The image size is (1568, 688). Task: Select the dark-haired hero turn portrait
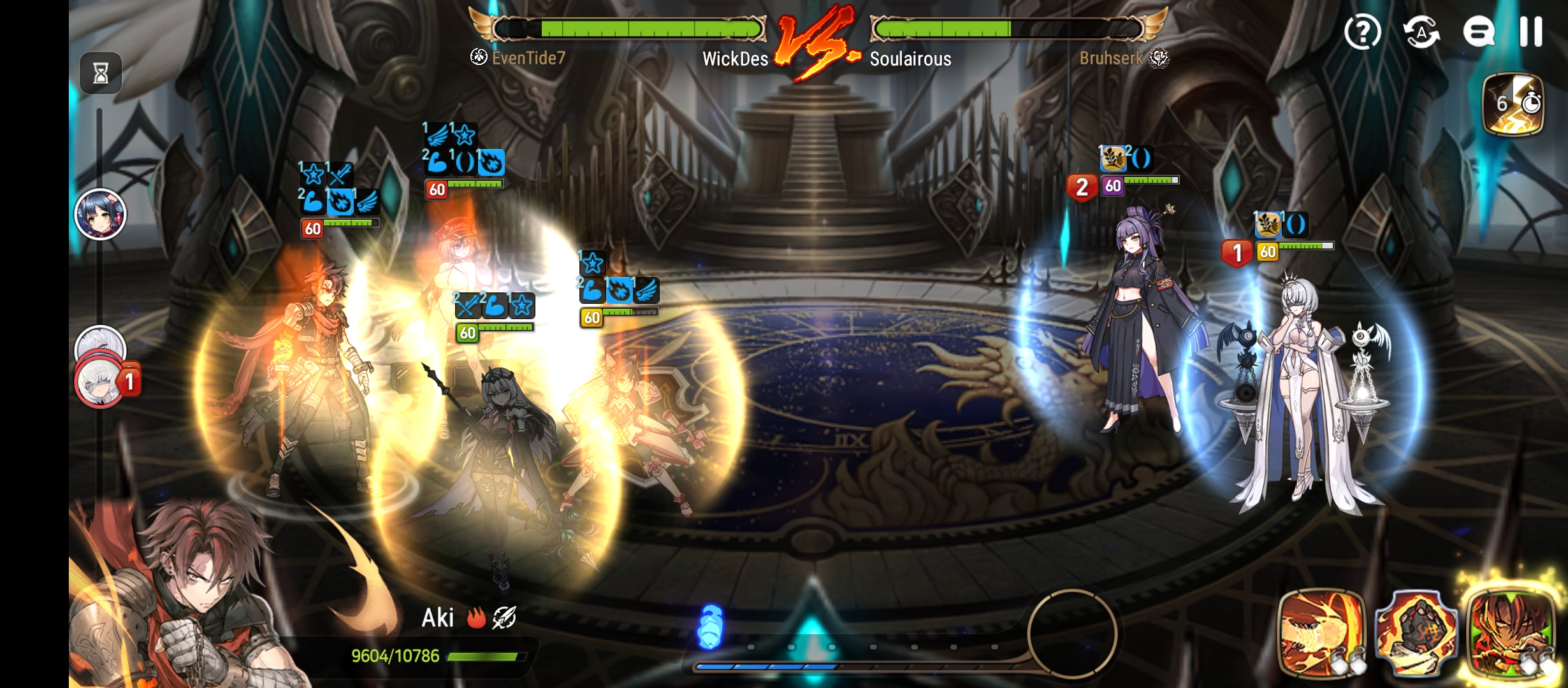[100, 214]
